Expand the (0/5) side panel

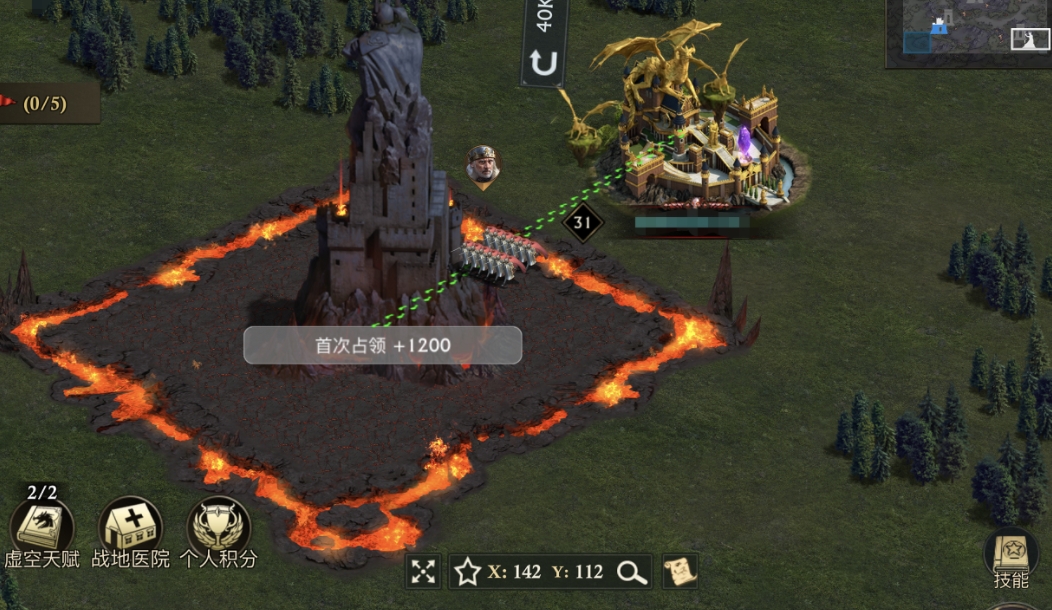pos(45,103)
